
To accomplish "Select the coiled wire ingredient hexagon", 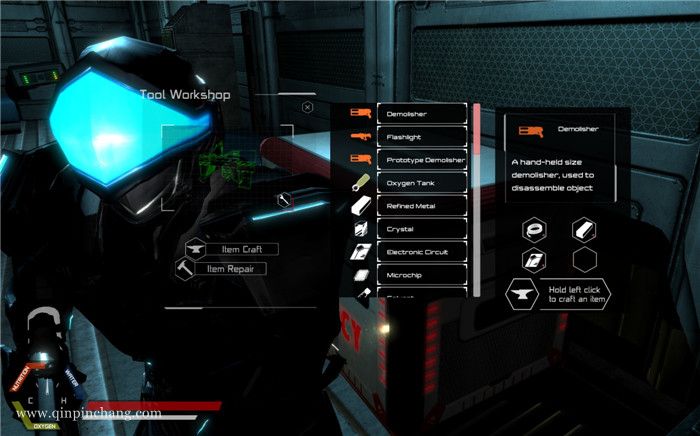I will point(534,230).
